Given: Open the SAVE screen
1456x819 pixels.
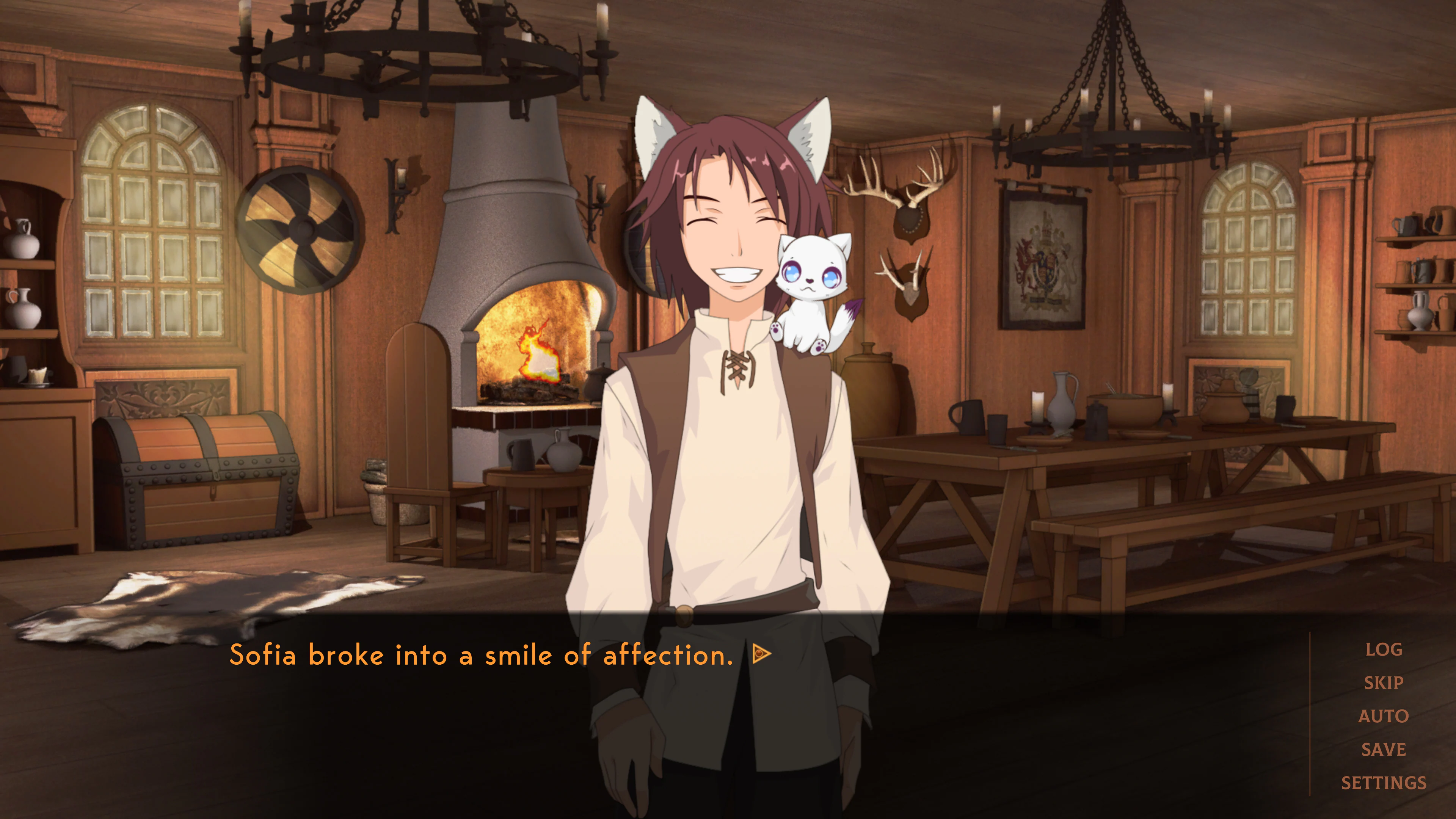Looking at the screenshot, I should coord(1383,750).
